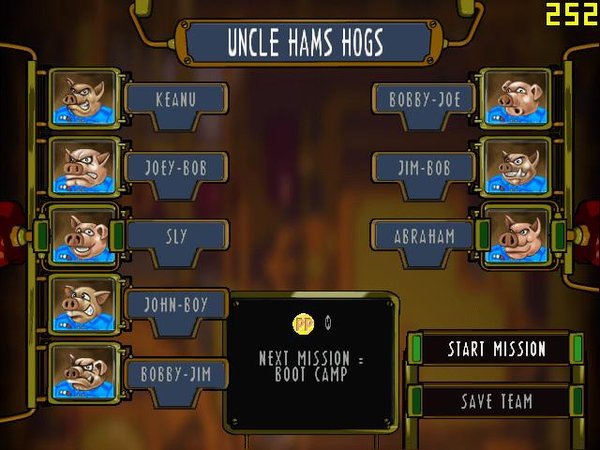Choose the Joey-Bob name plate
600x450 pixels.
point(176,168)
